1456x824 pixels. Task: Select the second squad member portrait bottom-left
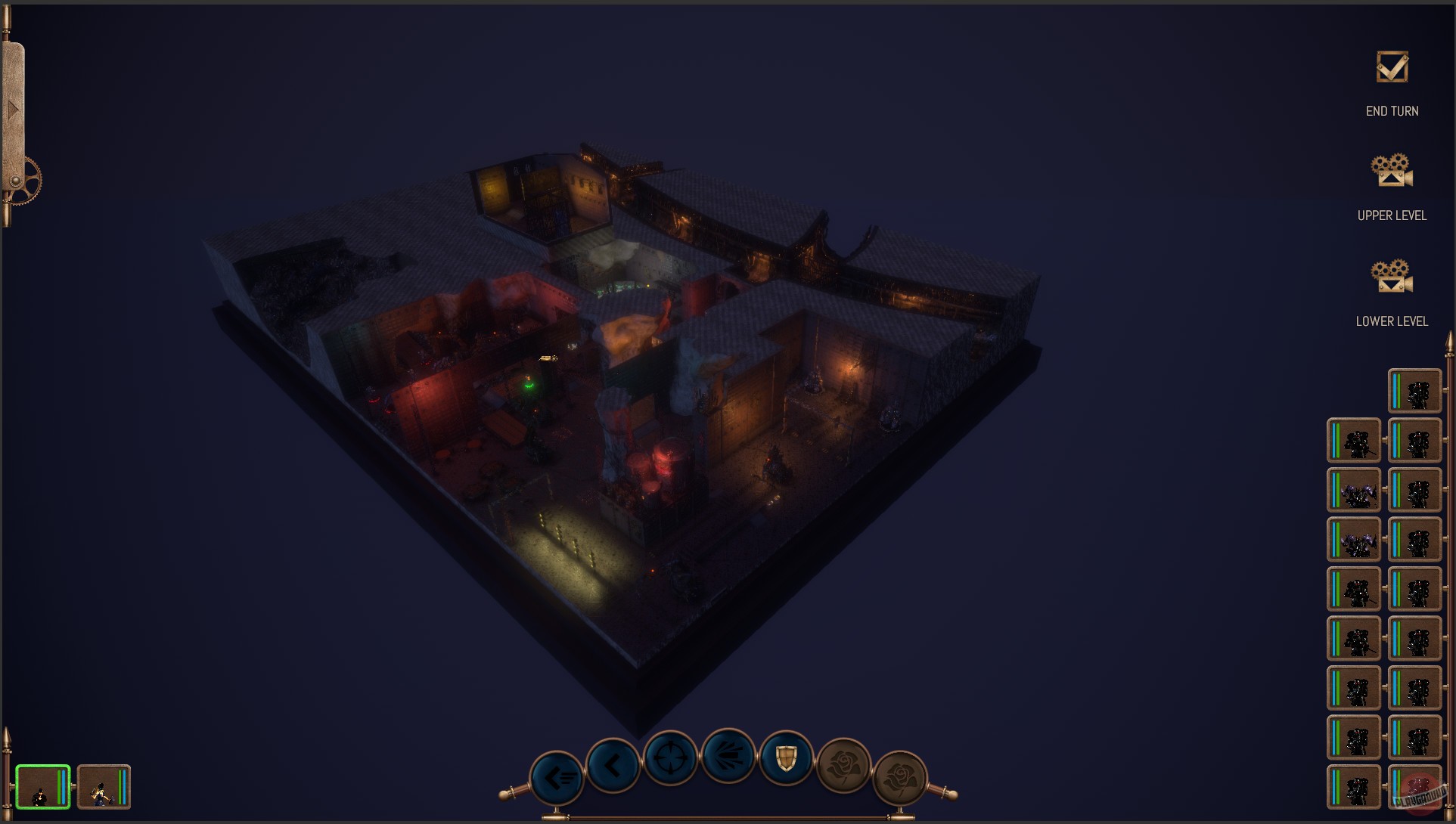coord(104,786)
